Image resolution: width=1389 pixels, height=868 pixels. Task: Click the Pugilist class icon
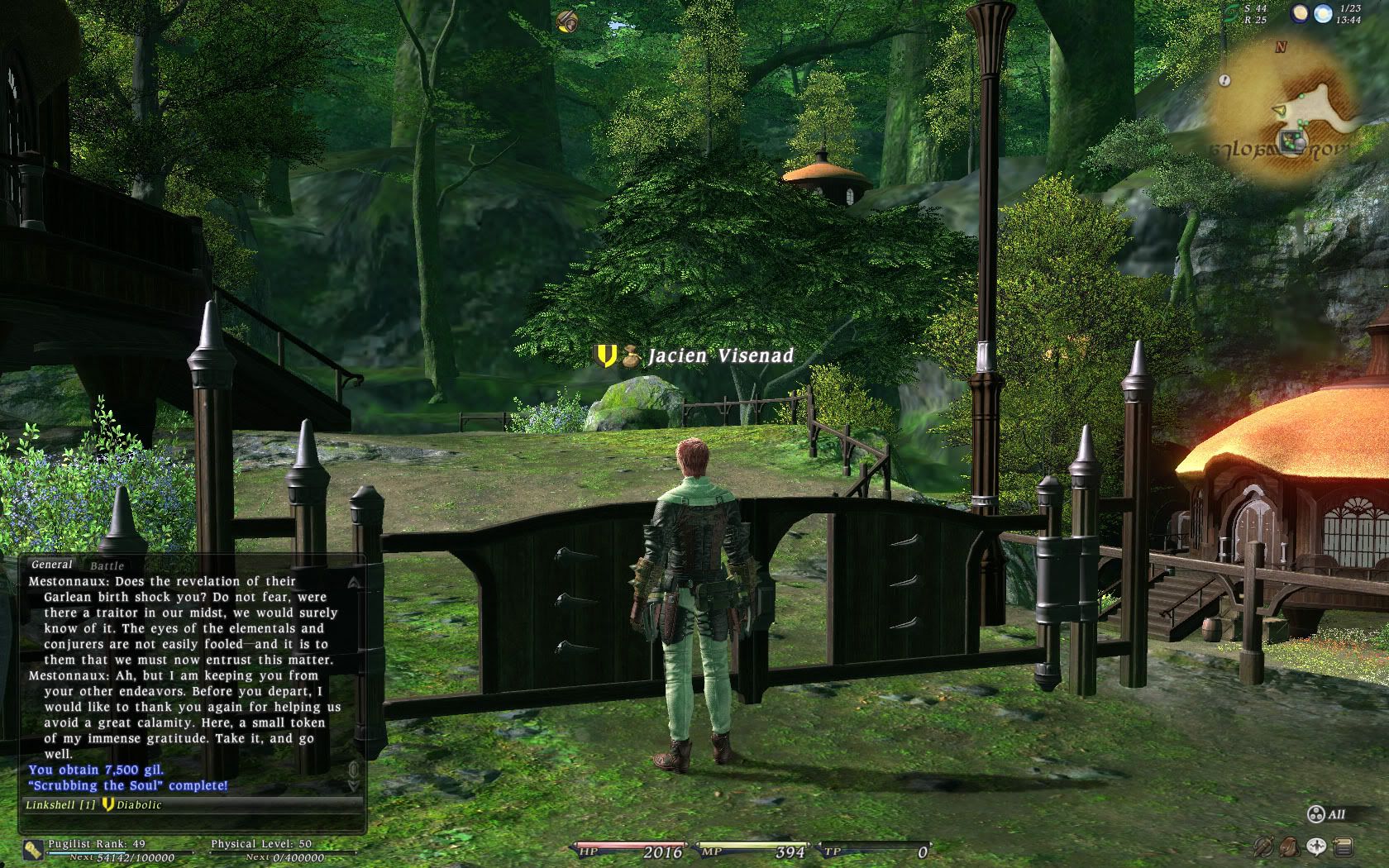(x=33, y=848)
